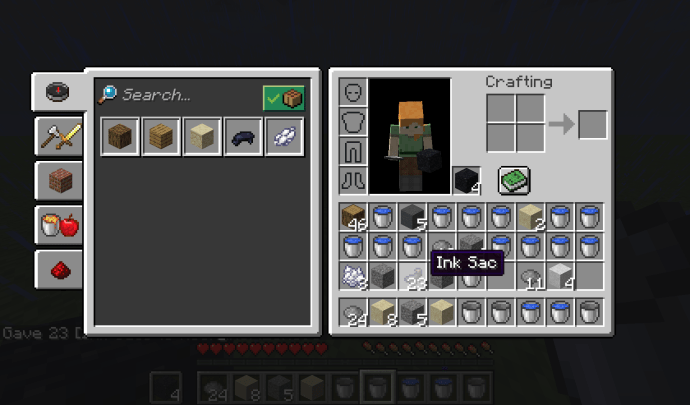Choose the white dye recipe
The width and height of the screenshot is (690, 405).
(x=279, y=137)
